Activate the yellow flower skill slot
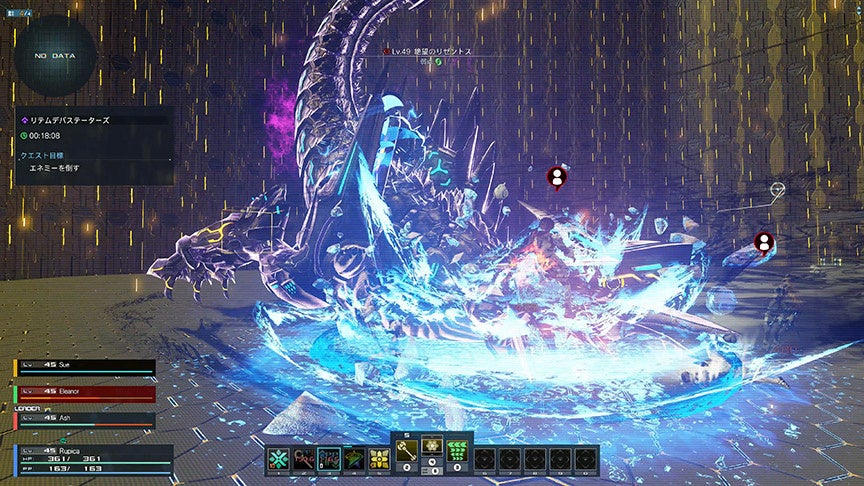 tap(379, 459)
